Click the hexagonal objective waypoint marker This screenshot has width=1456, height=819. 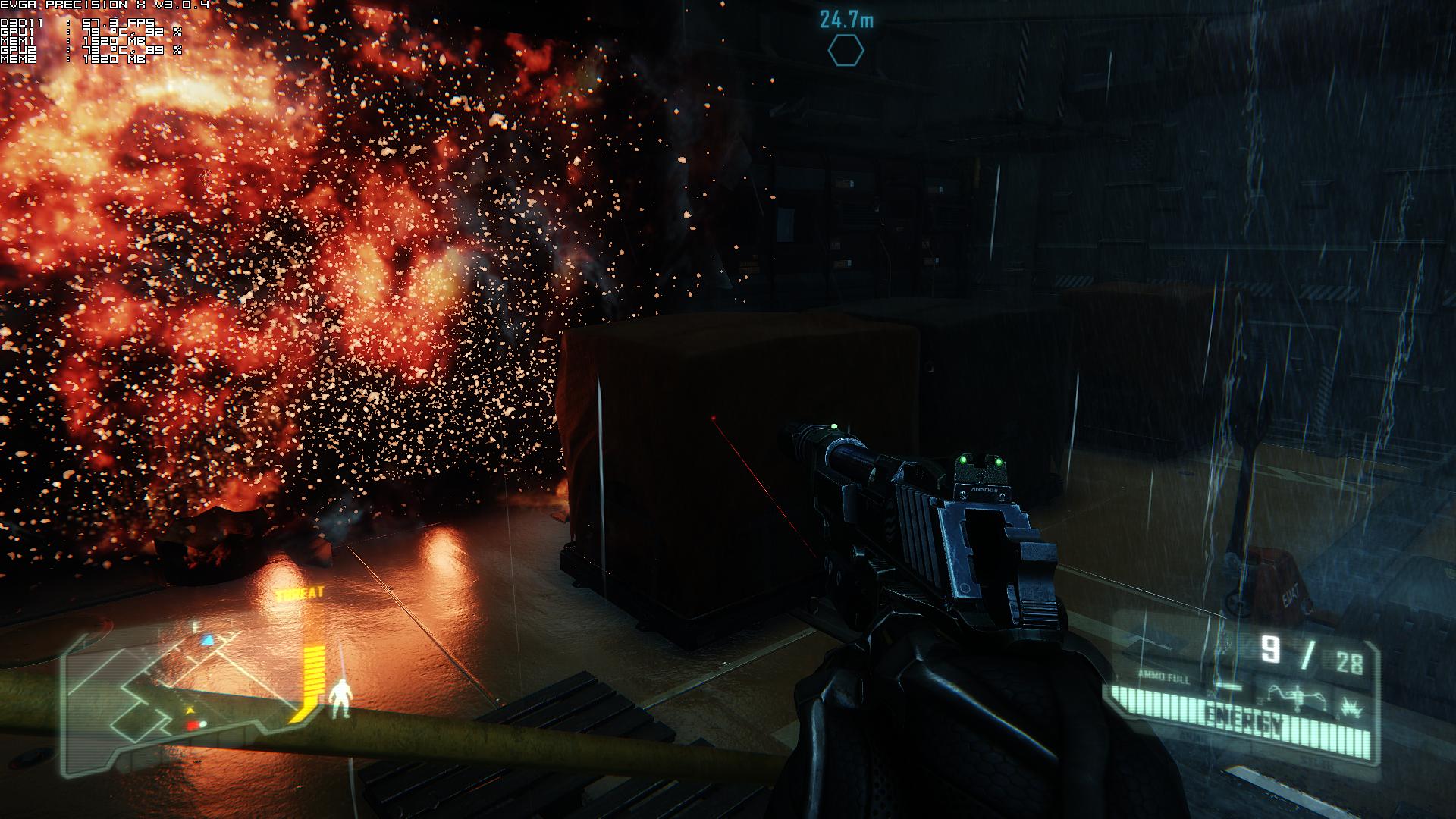[x=845, y=51]
